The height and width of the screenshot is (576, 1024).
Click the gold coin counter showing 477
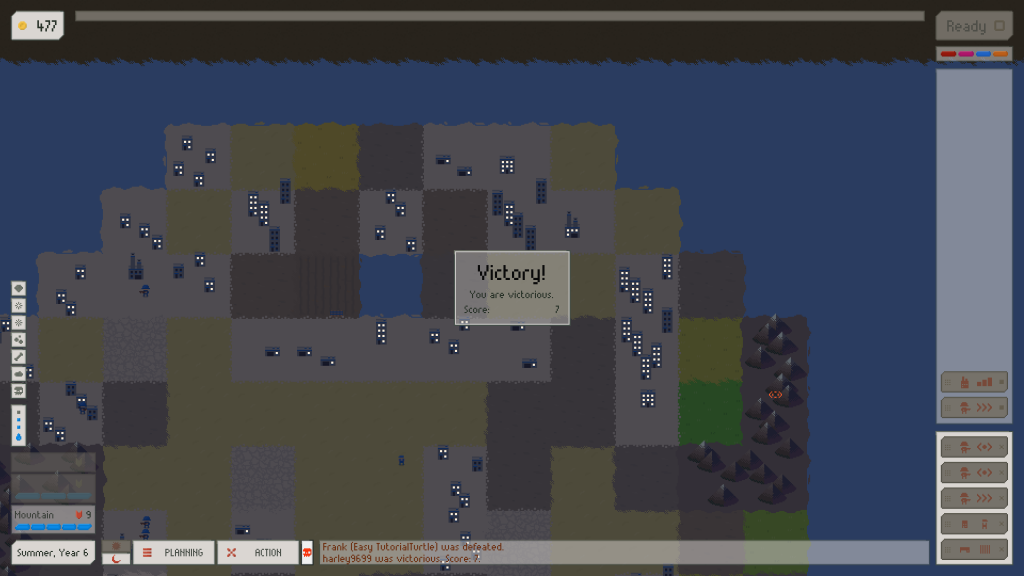pyautogui.click(x=38, y=26)
